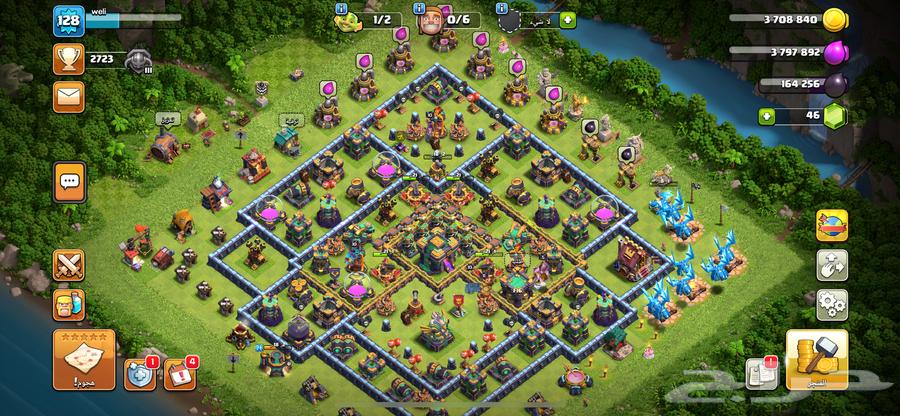Open the army training barbarian button
This screenshot has height=416, width=900.
(x=69, y=306)
